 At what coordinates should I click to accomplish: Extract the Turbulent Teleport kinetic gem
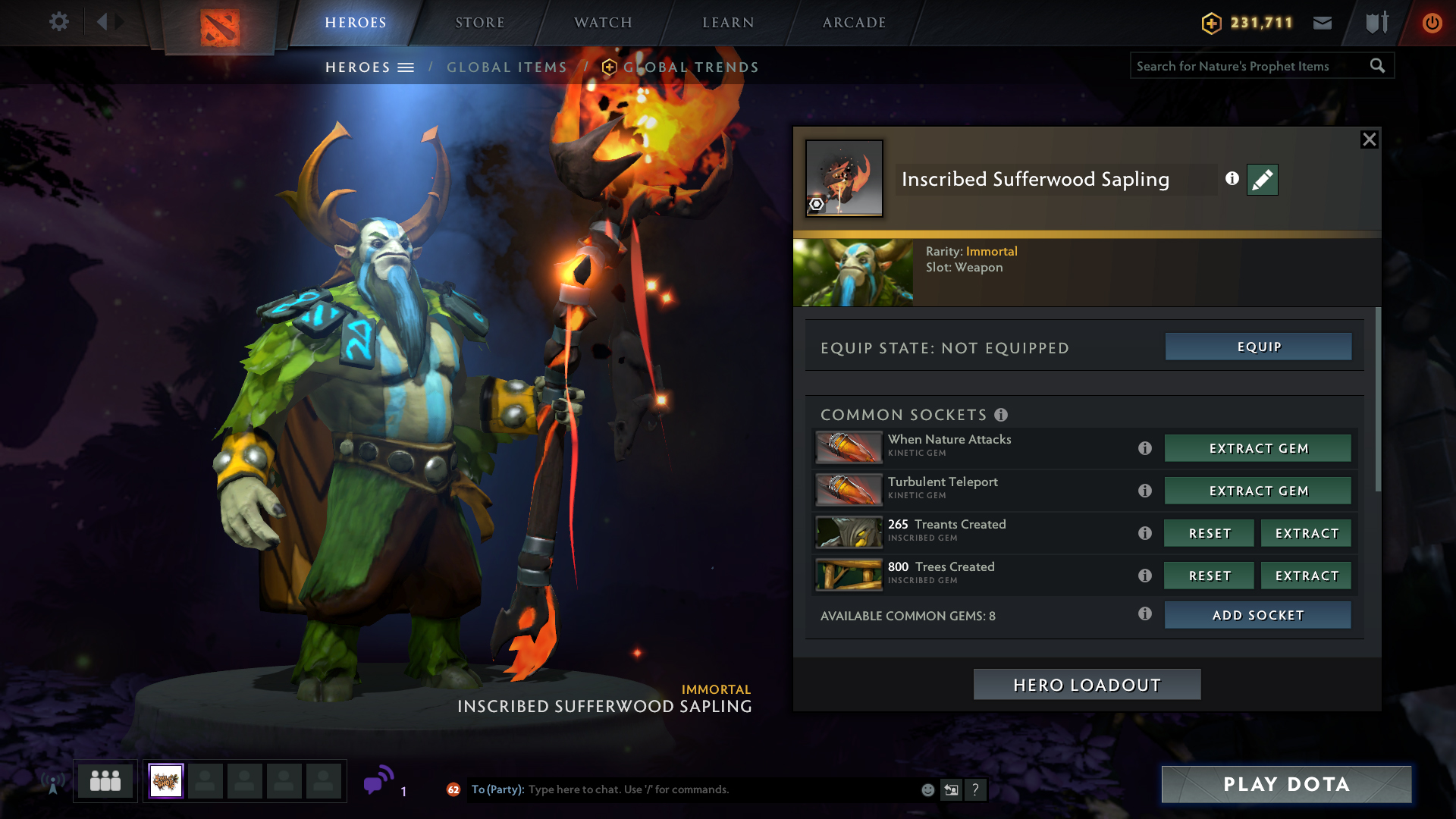(1257, 491)
